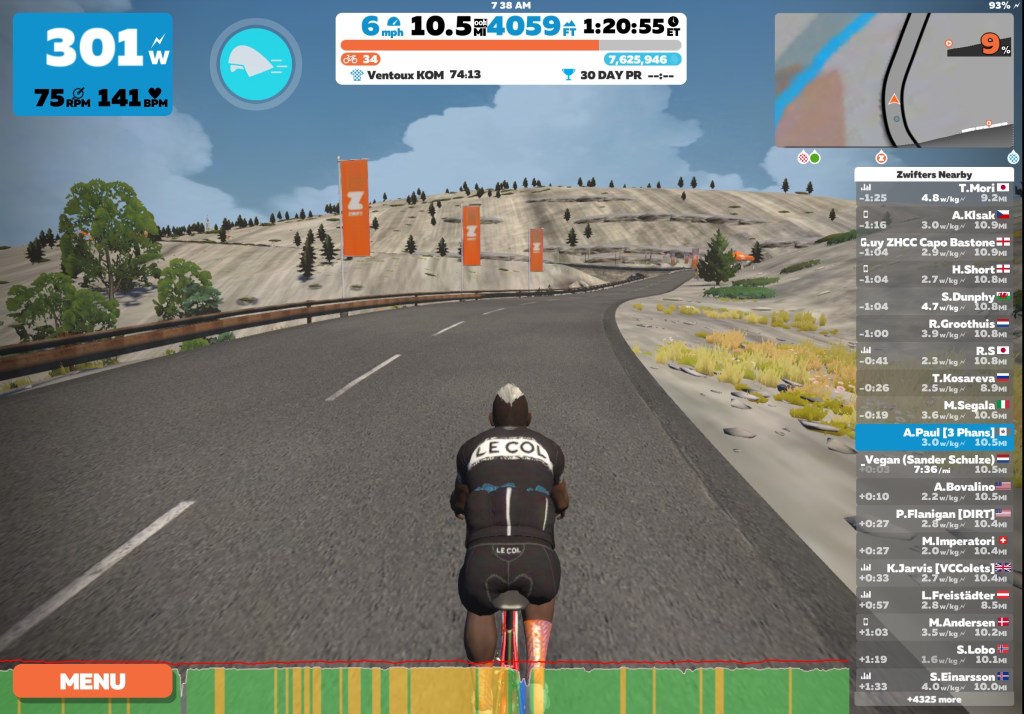Image resolution: width=1024 pixels, height=714 pixels.
Task: Select the highlighted A.Paul [3 Phans] row
Action: pos(934,437)
